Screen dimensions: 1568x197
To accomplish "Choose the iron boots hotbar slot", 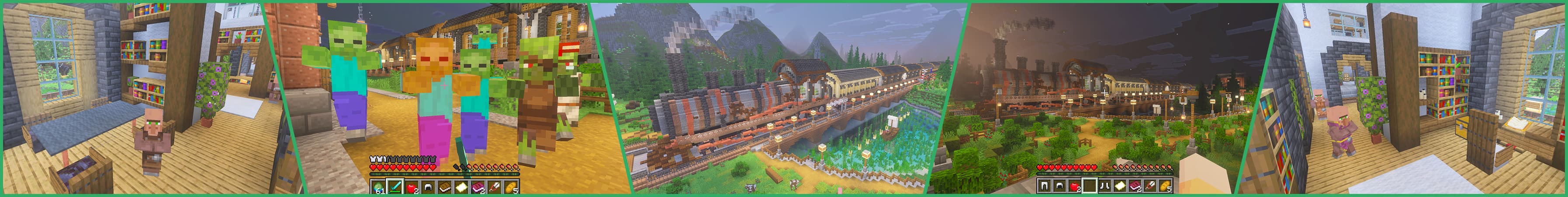I will (1104, 186).
